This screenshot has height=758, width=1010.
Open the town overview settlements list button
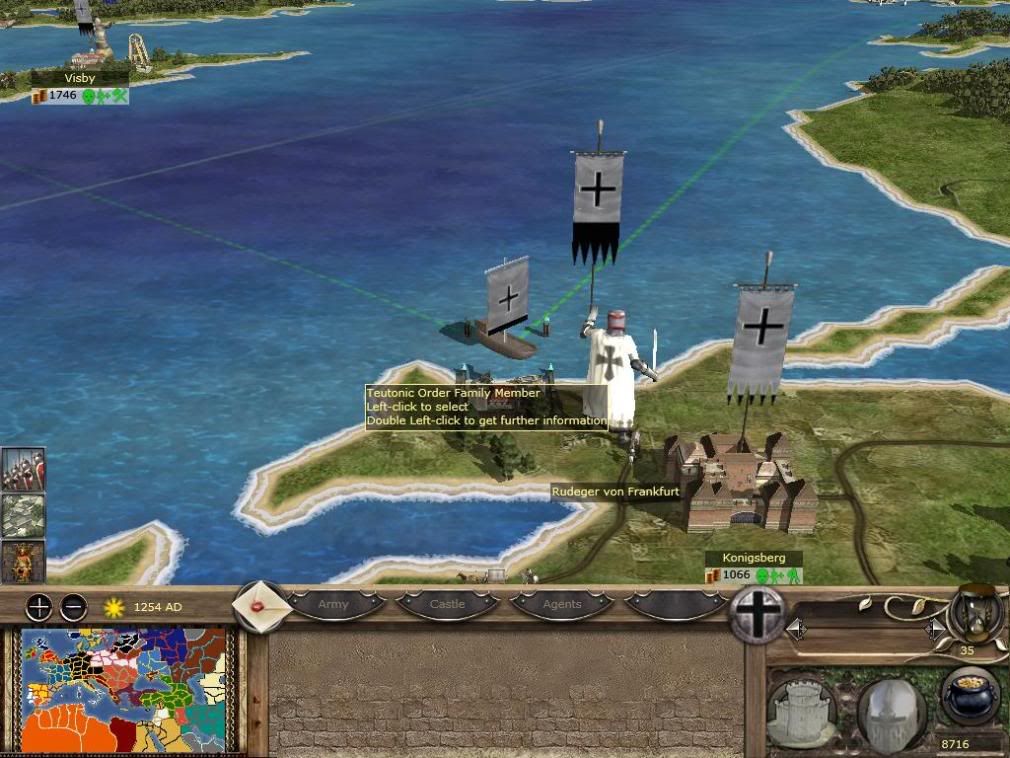pyautogui.click(x=22, y=516)
